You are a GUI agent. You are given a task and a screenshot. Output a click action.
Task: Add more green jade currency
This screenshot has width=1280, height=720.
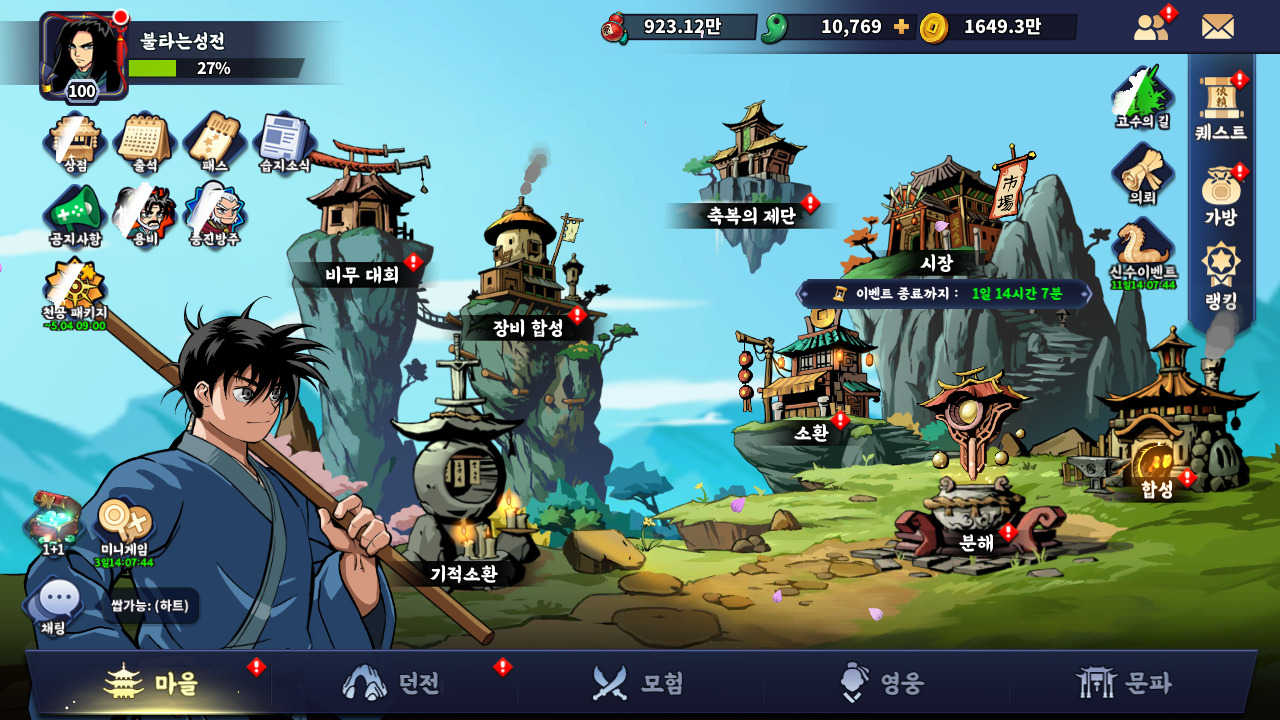point(901,27)
